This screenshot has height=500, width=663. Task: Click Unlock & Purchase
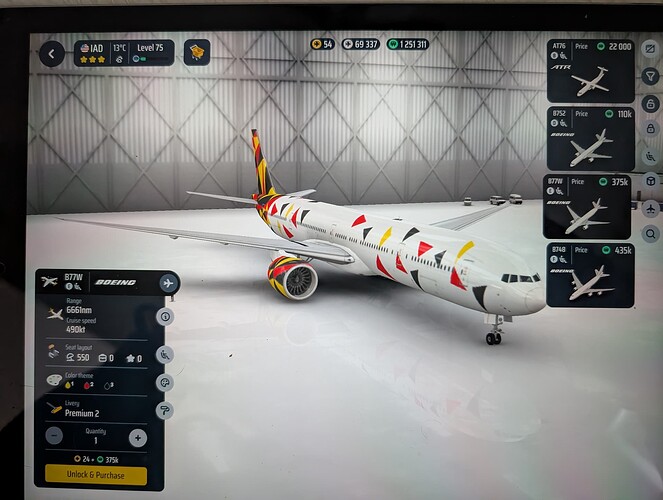pyautogui.click(x=96, y=474)
